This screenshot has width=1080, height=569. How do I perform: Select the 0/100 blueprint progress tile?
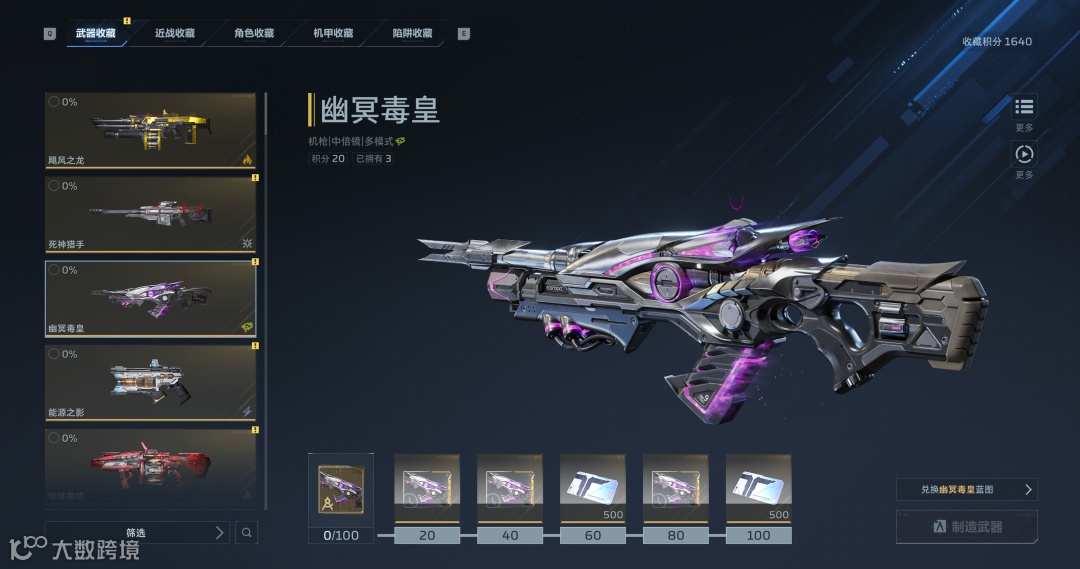click(341, 491)
